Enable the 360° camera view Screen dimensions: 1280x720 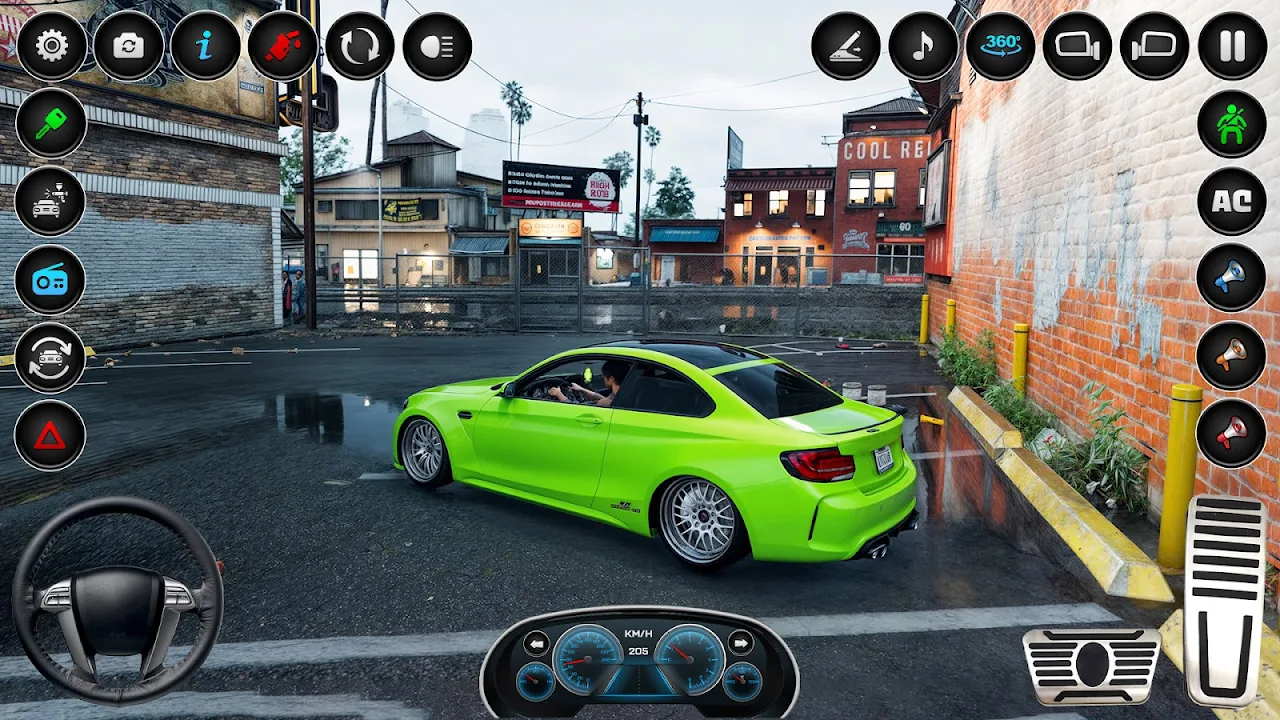tap(1000, 46)
